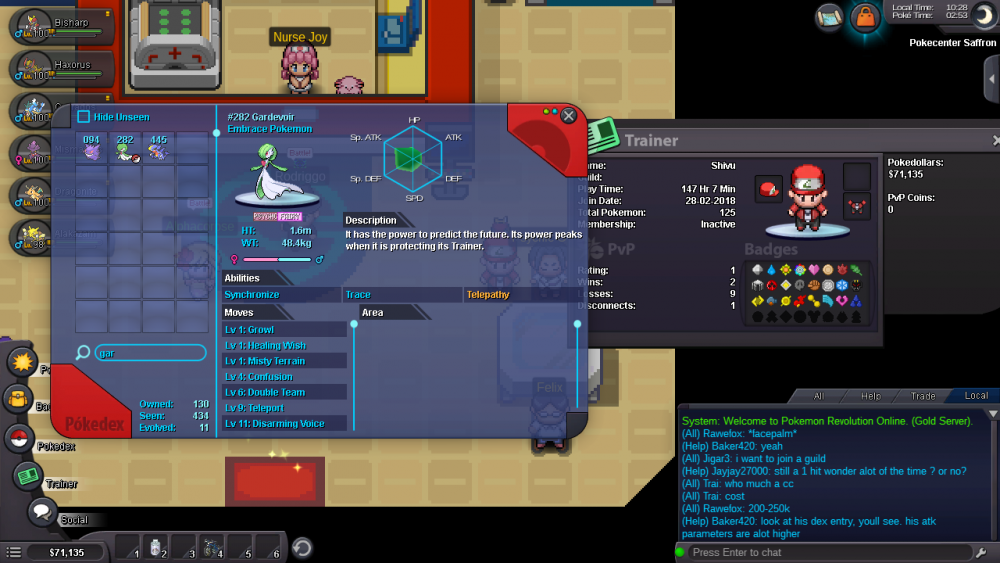Image resolution: width=1000 pixels, height=563 pixels.
Task: Open the Social menu
Action: pyautogui.click(x=42, y=513)
